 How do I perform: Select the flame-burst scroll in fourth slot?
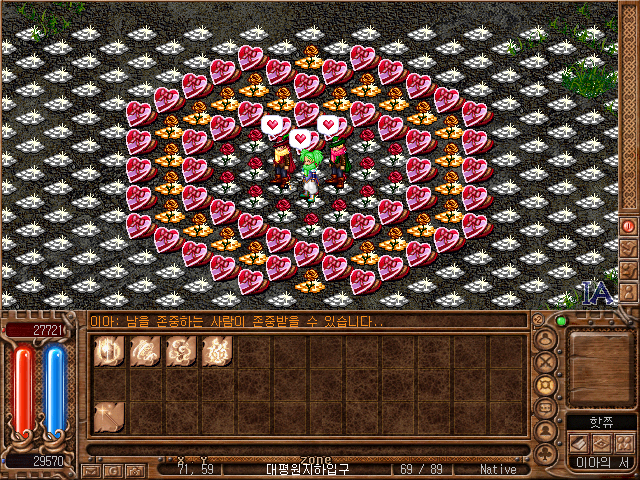pyautogui.click(x=216, y=351)
